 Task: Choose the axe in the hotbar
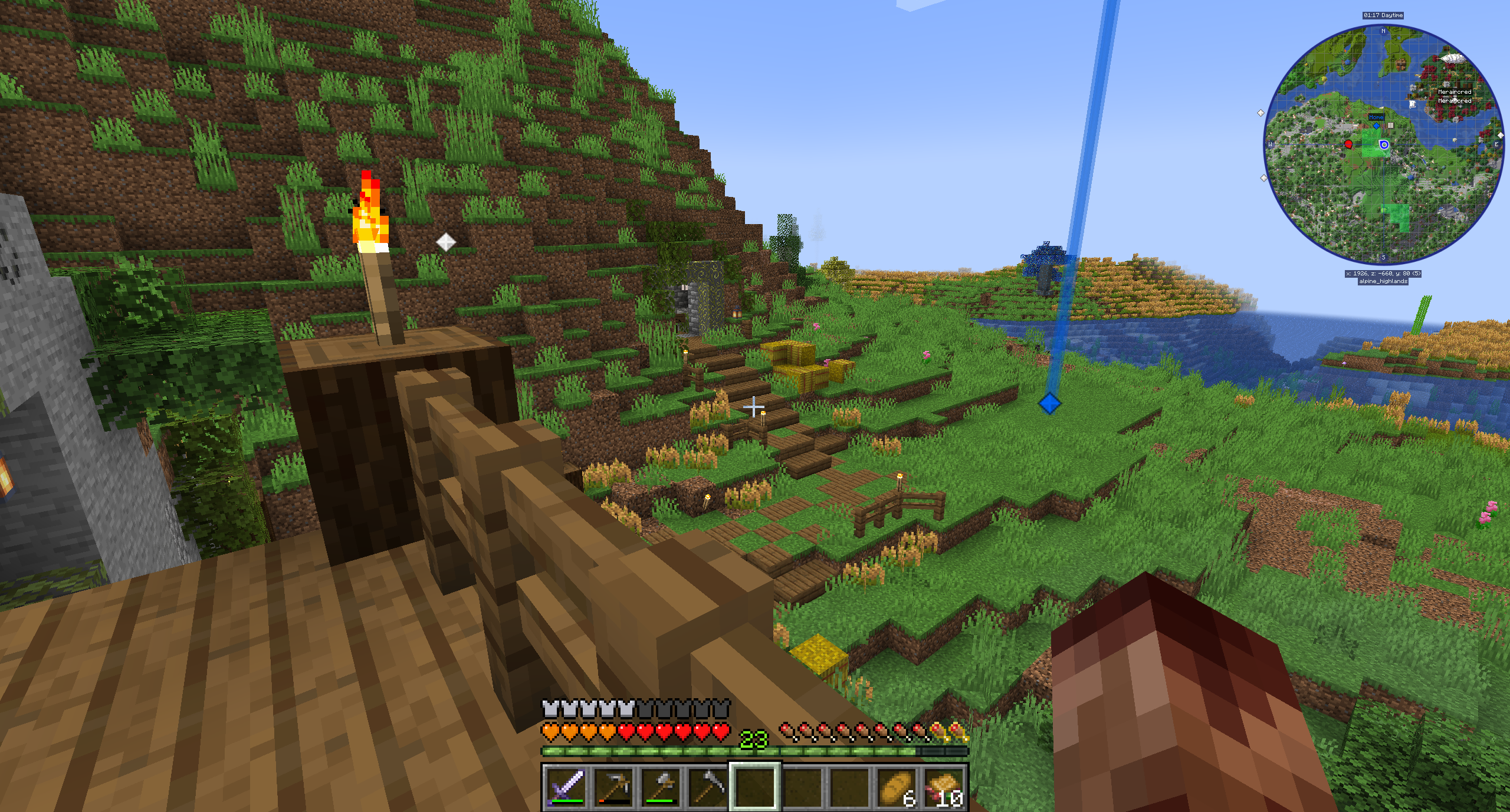point(661,787)
